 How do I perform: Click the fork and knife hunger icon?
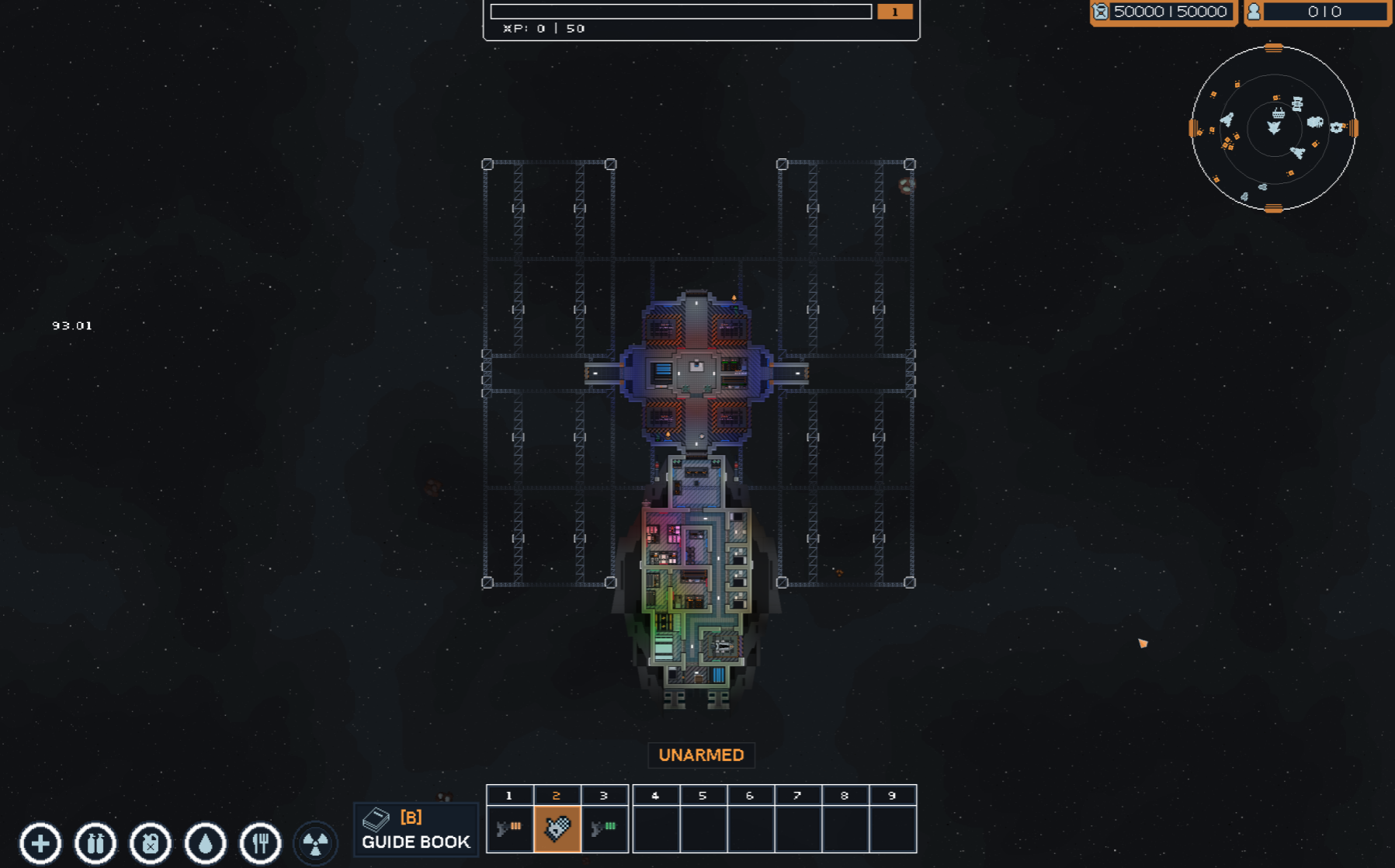point(261,843)
